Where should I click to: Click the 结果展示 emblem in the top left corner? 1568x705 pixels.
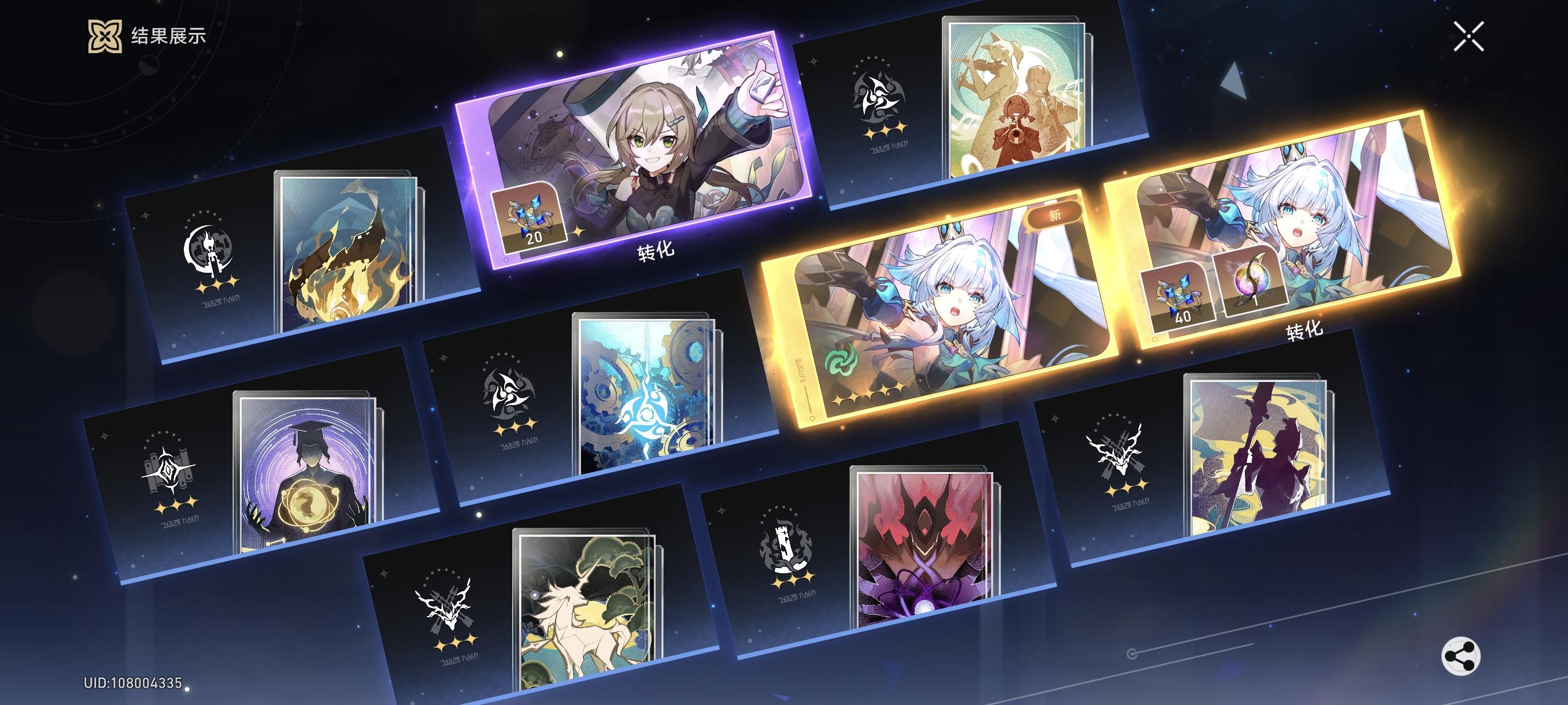[x=105, y=36]
